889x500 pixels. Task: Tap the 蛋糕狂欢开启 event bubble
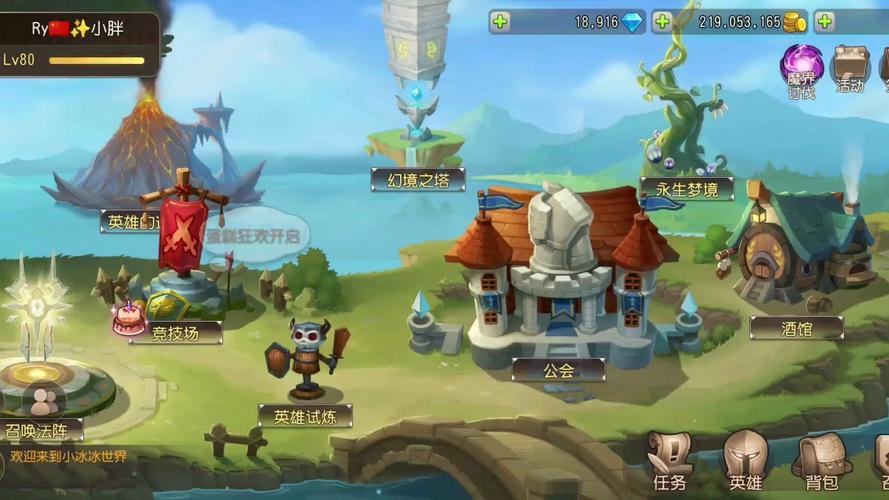[254, 237]
